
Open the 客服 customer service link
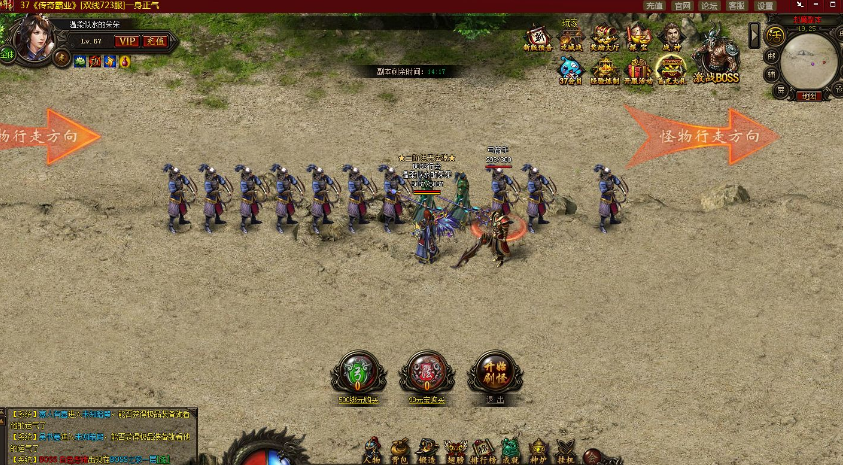737,6
